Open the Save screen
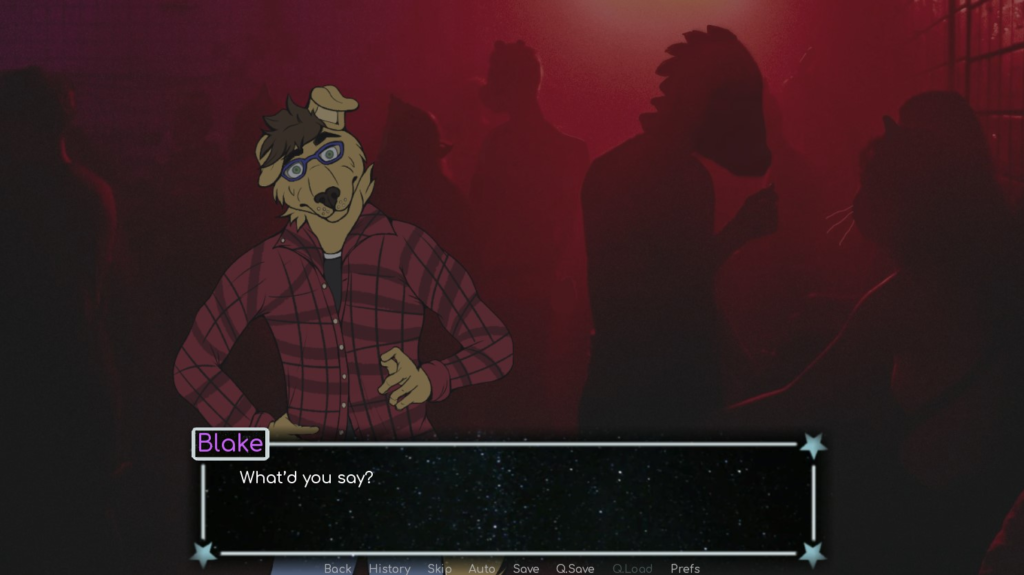This screenshot has width=1024, height=575. coord(526,568)
